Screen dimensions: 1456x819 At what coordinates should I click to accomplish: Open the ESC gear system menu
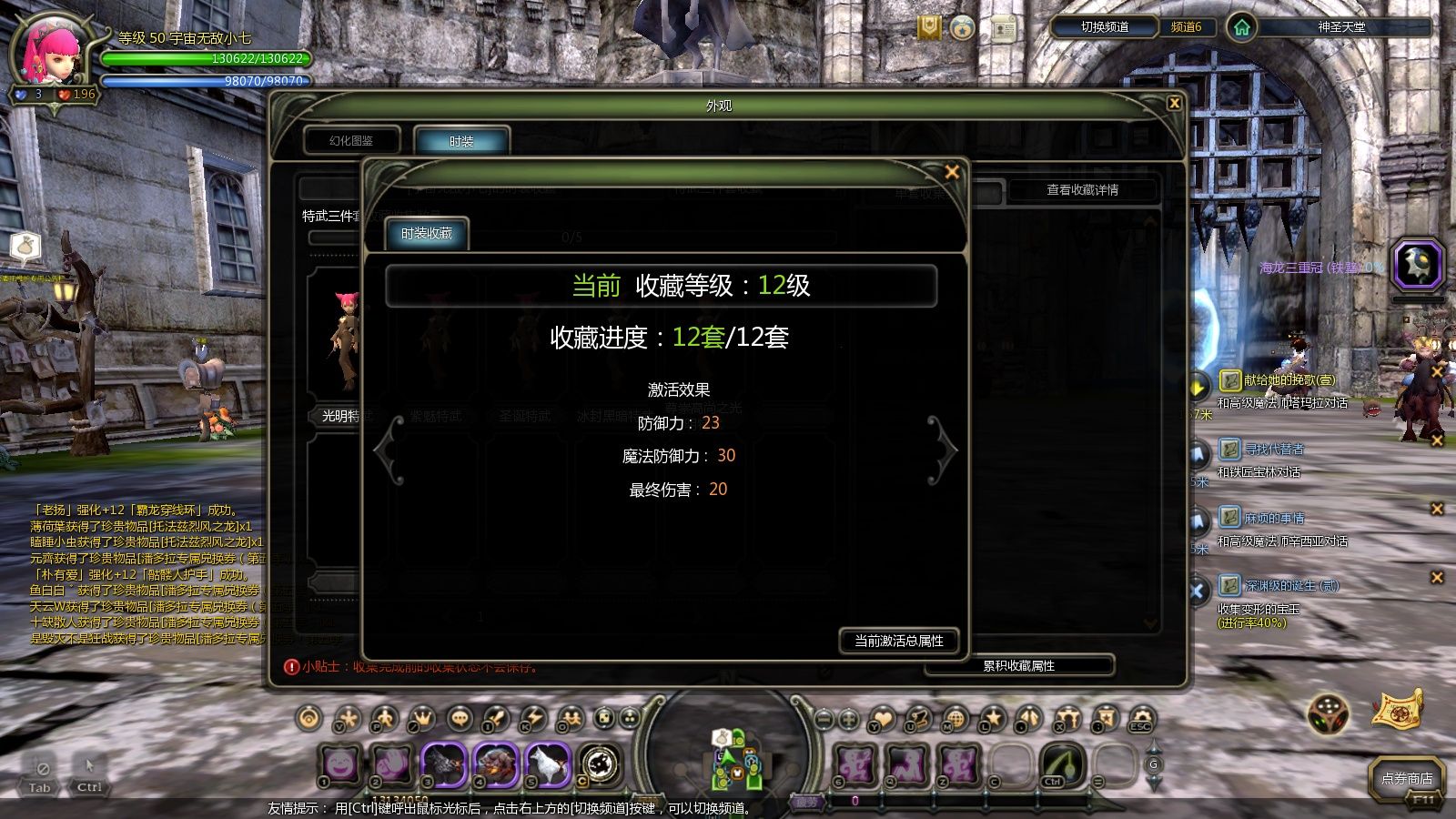tap(1141, 719)
